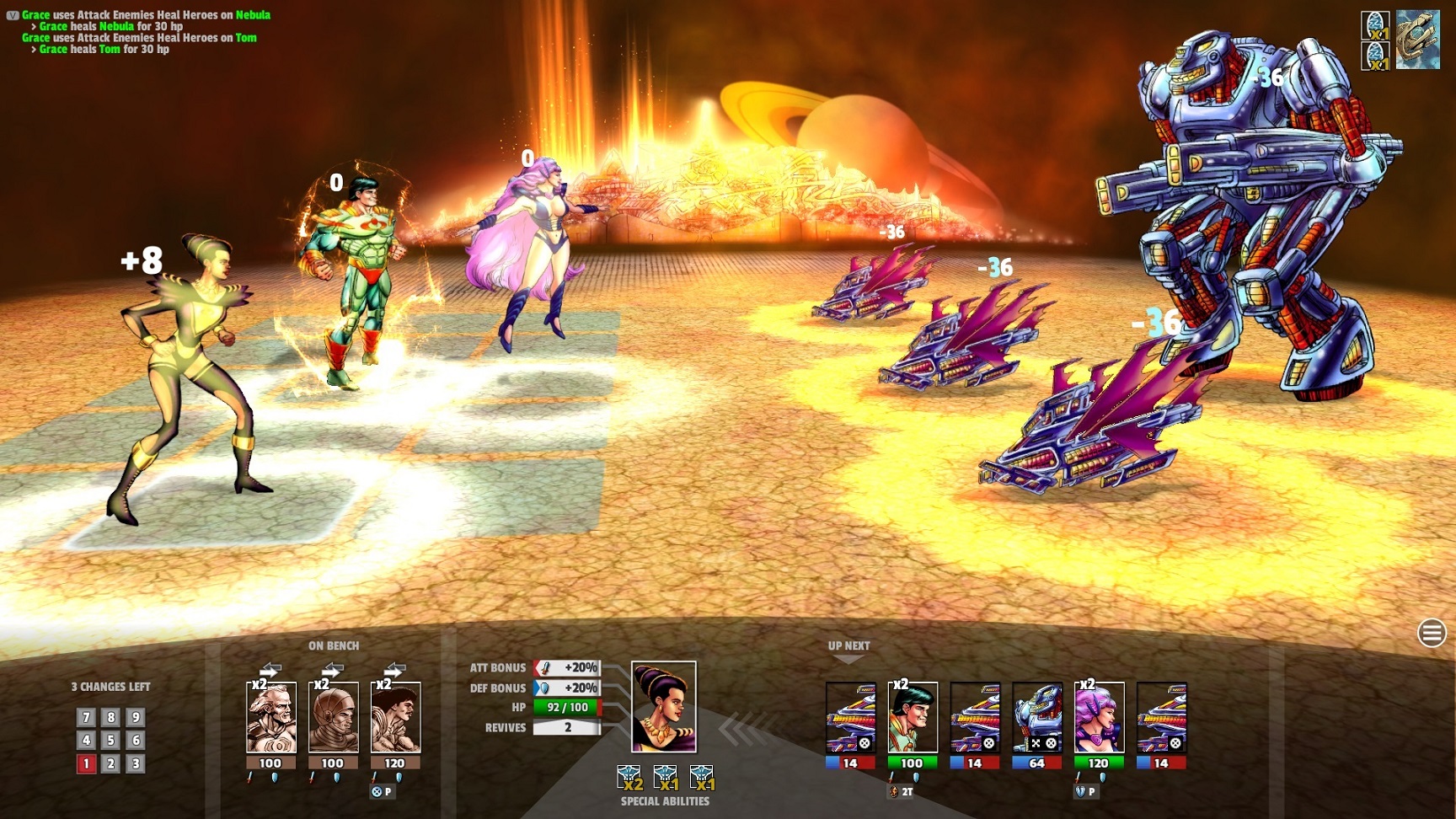Select the robot portrait in turn queue
The height and width of the screenshot is (819, 1456).
click(1036, 717)
